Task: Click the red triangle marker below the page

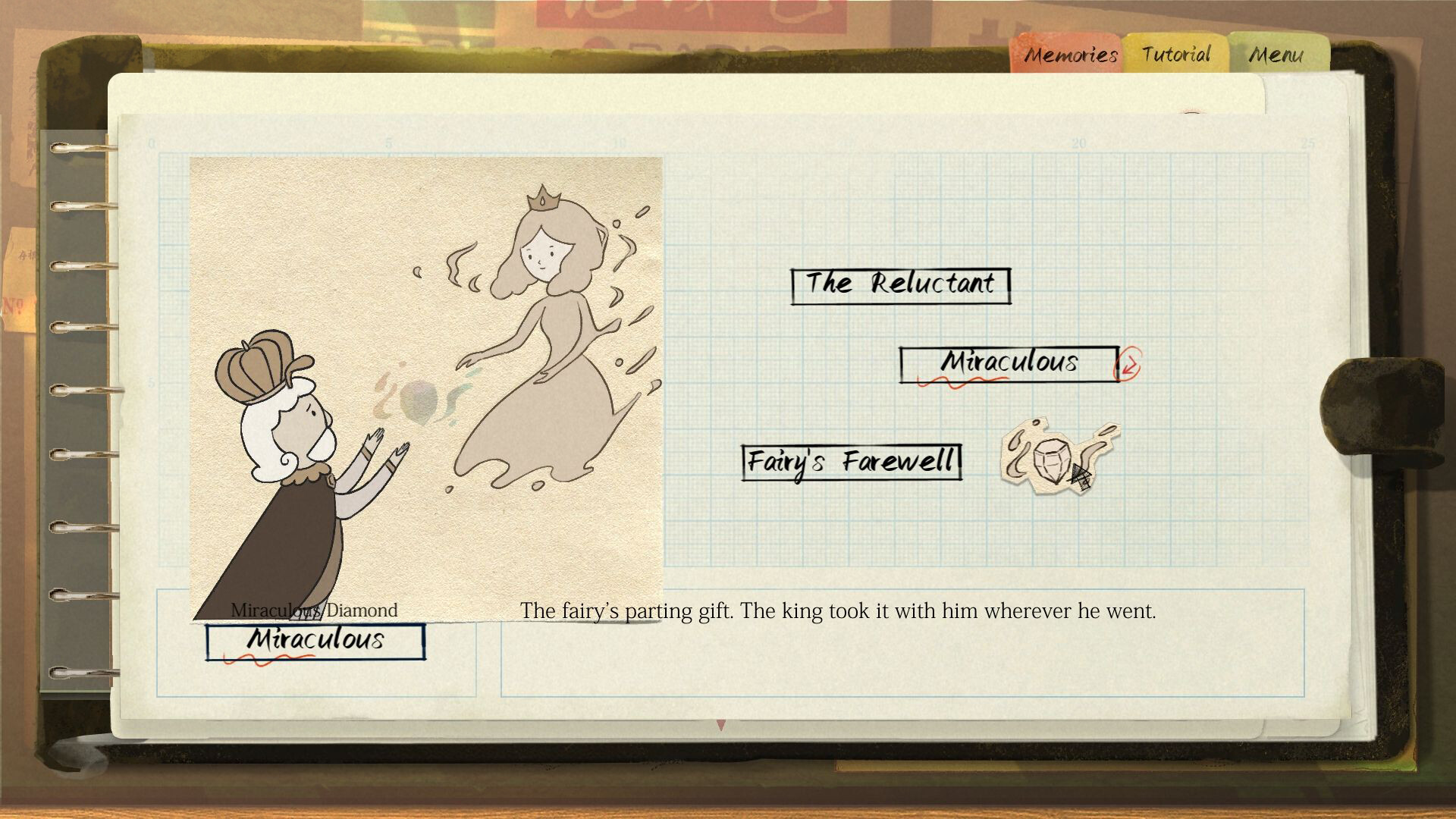Action: pos(721,726)
